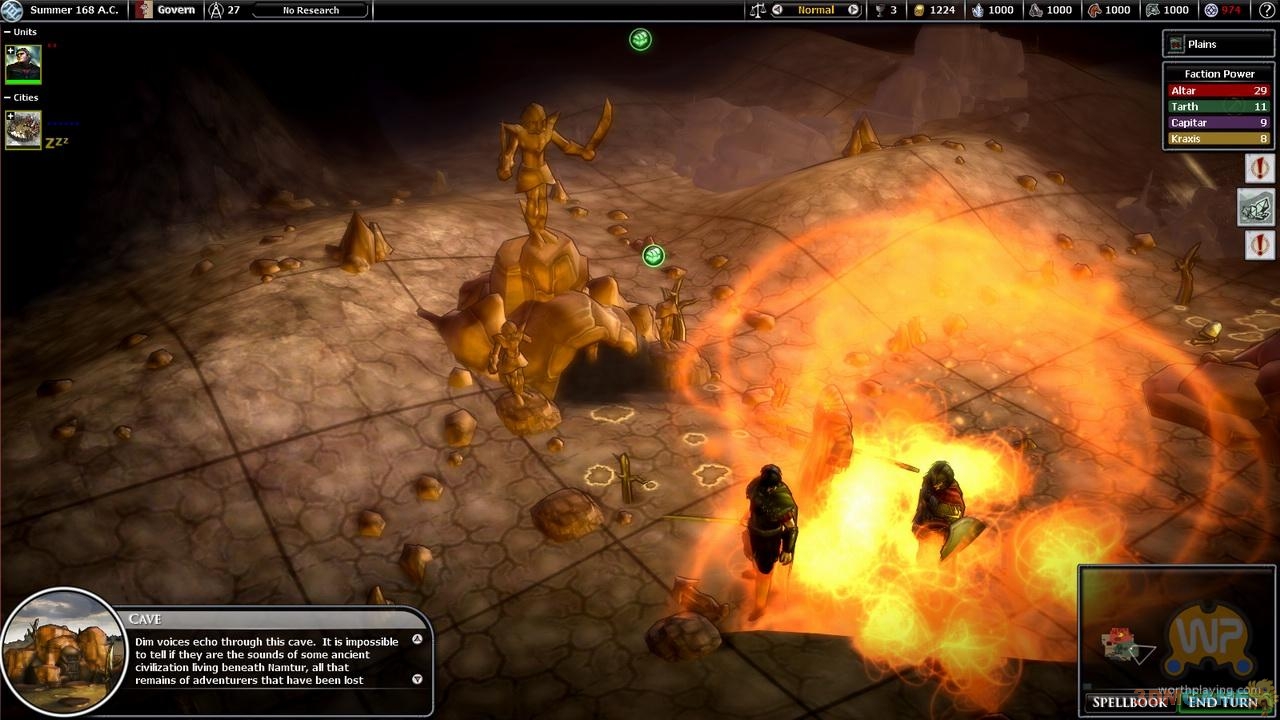The image size is (1280, 720).
Task: Select the Tarth faction row
Action: click(x=1217, y=107)
